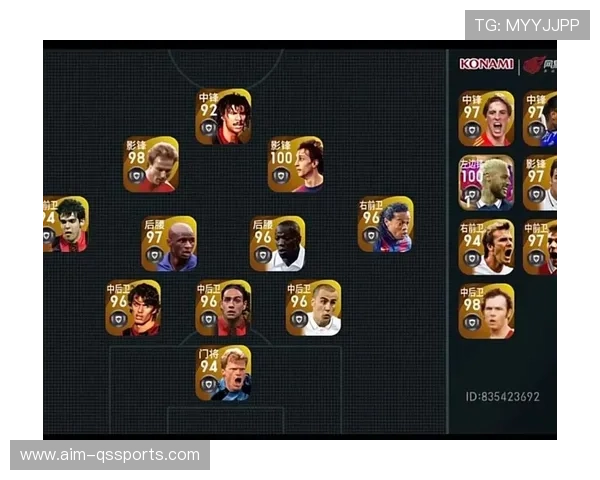Viewport: 600px width, 480px height.
Task: Select the substitute 94-rated right midfielder
Action: pyautogui.click(x=486, y=247)
